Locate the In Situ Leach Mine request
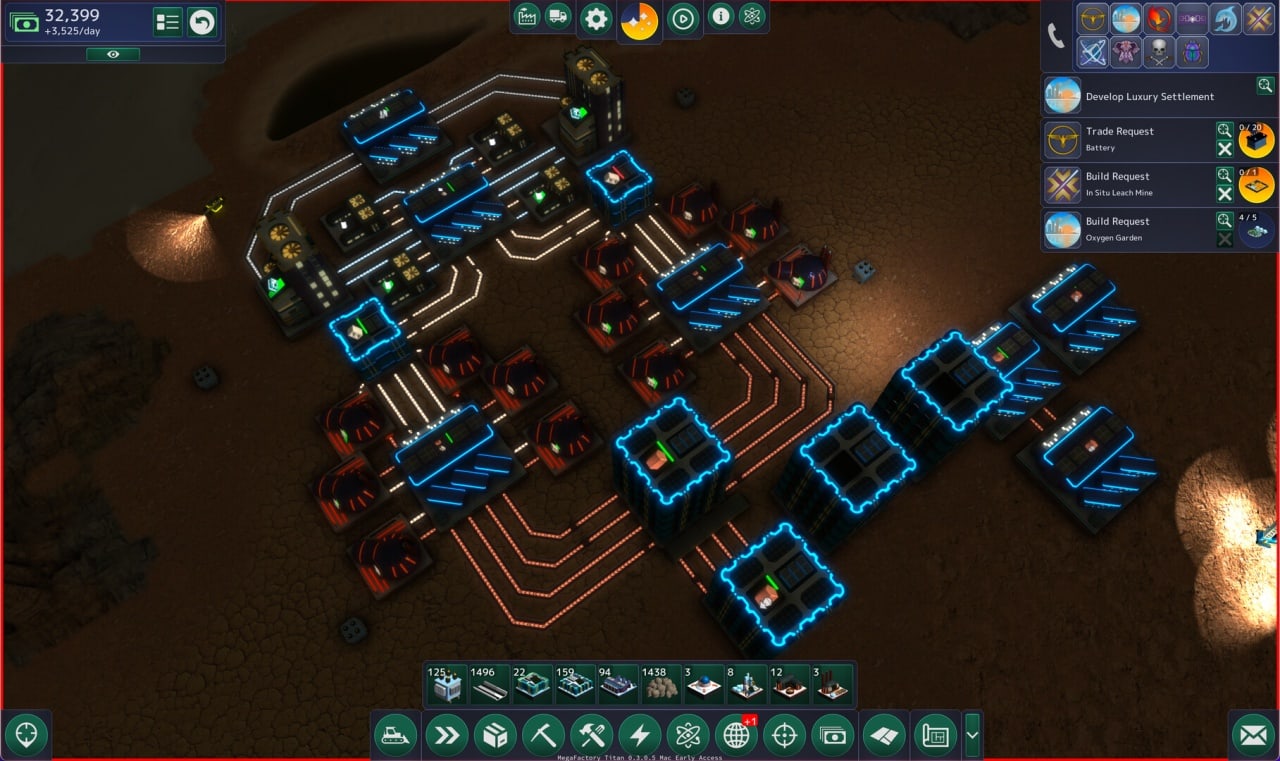The image size is (1280, 761). pos(1224,175)
